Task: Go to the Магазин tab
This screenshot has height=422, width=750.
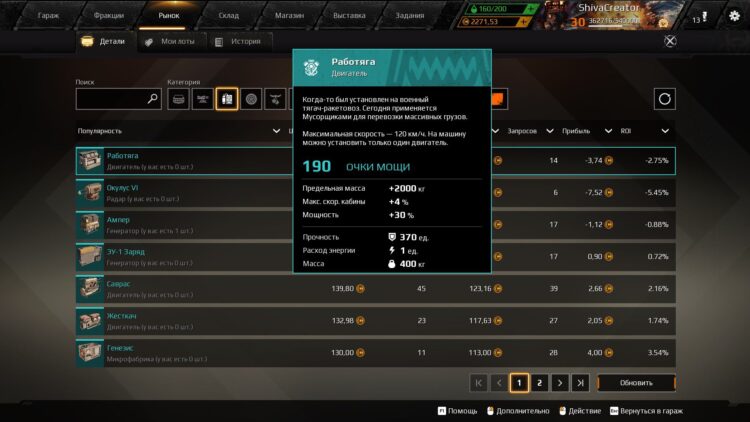Action: 289,16
